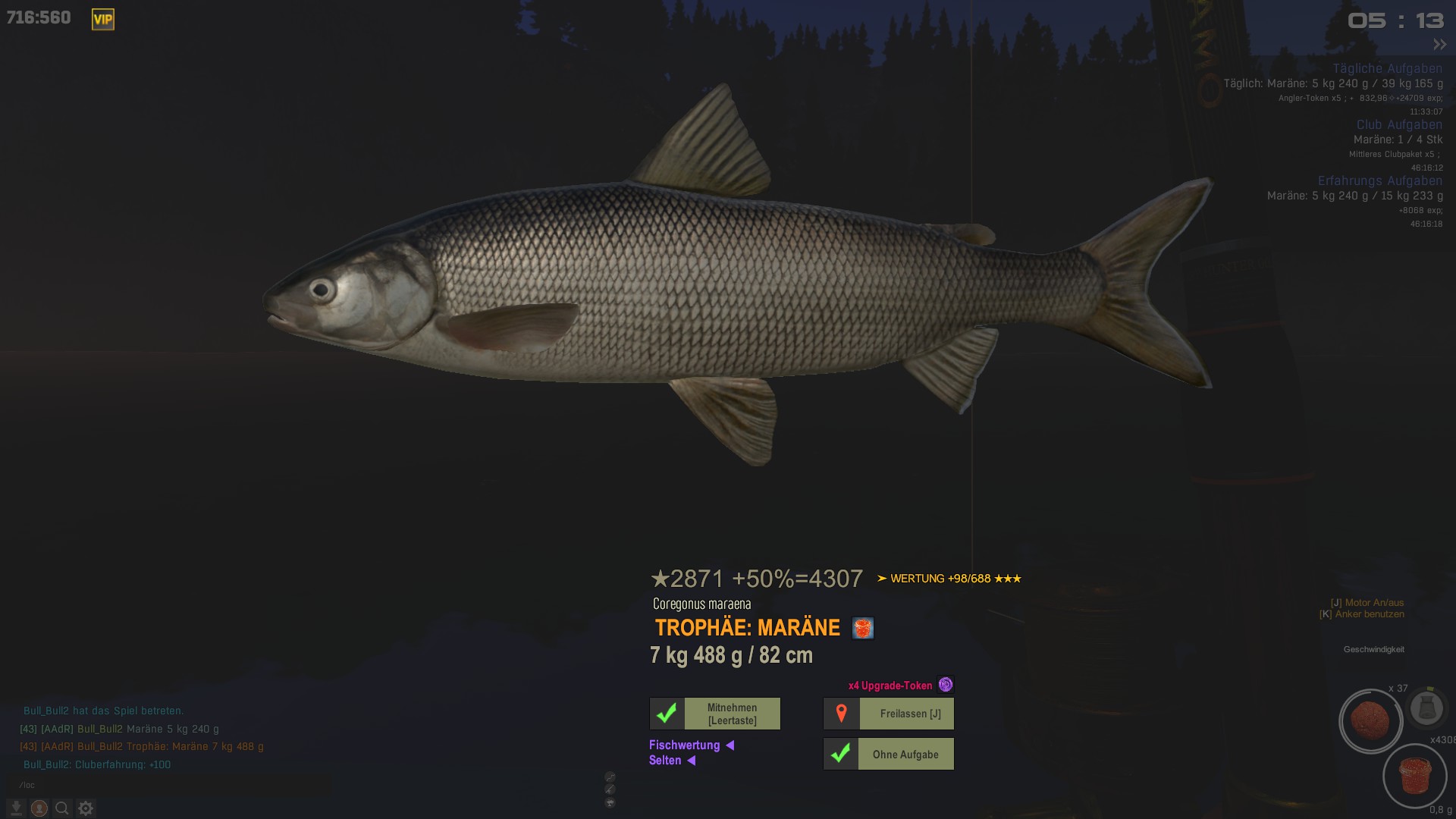1456x819 pixels.
Task: Open the Erfahrungs Aufgaben task tracker
Action: [1379, 180]
